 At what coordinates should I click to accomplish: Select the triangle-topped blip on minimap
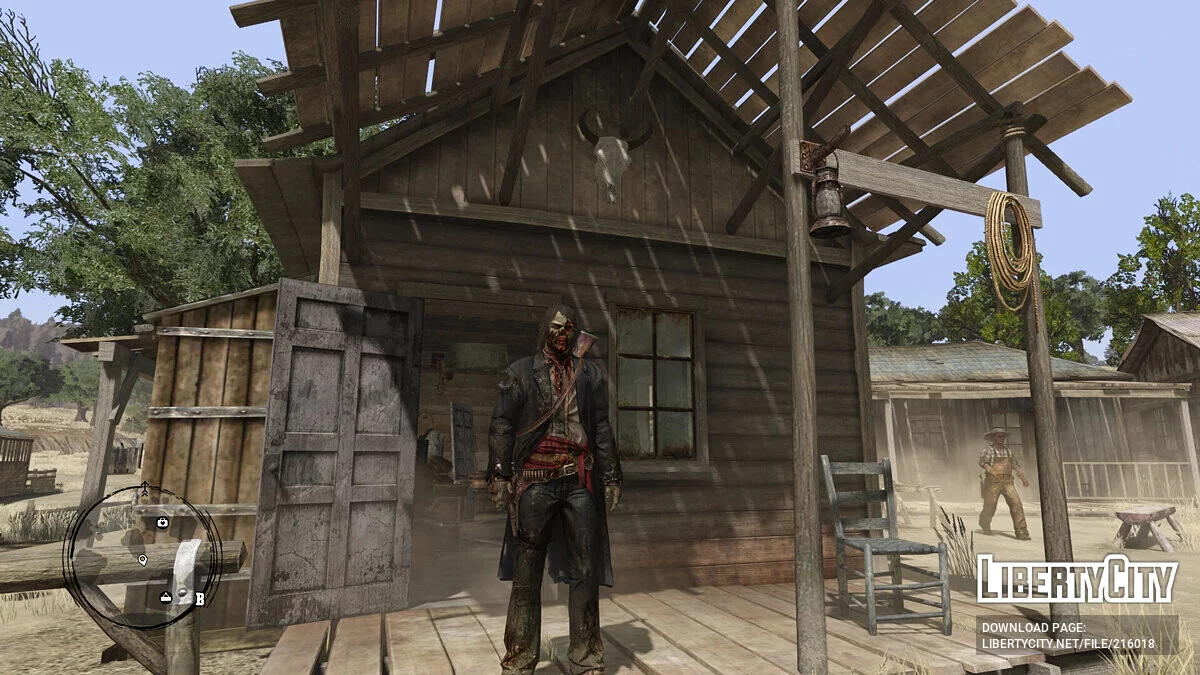166,597
